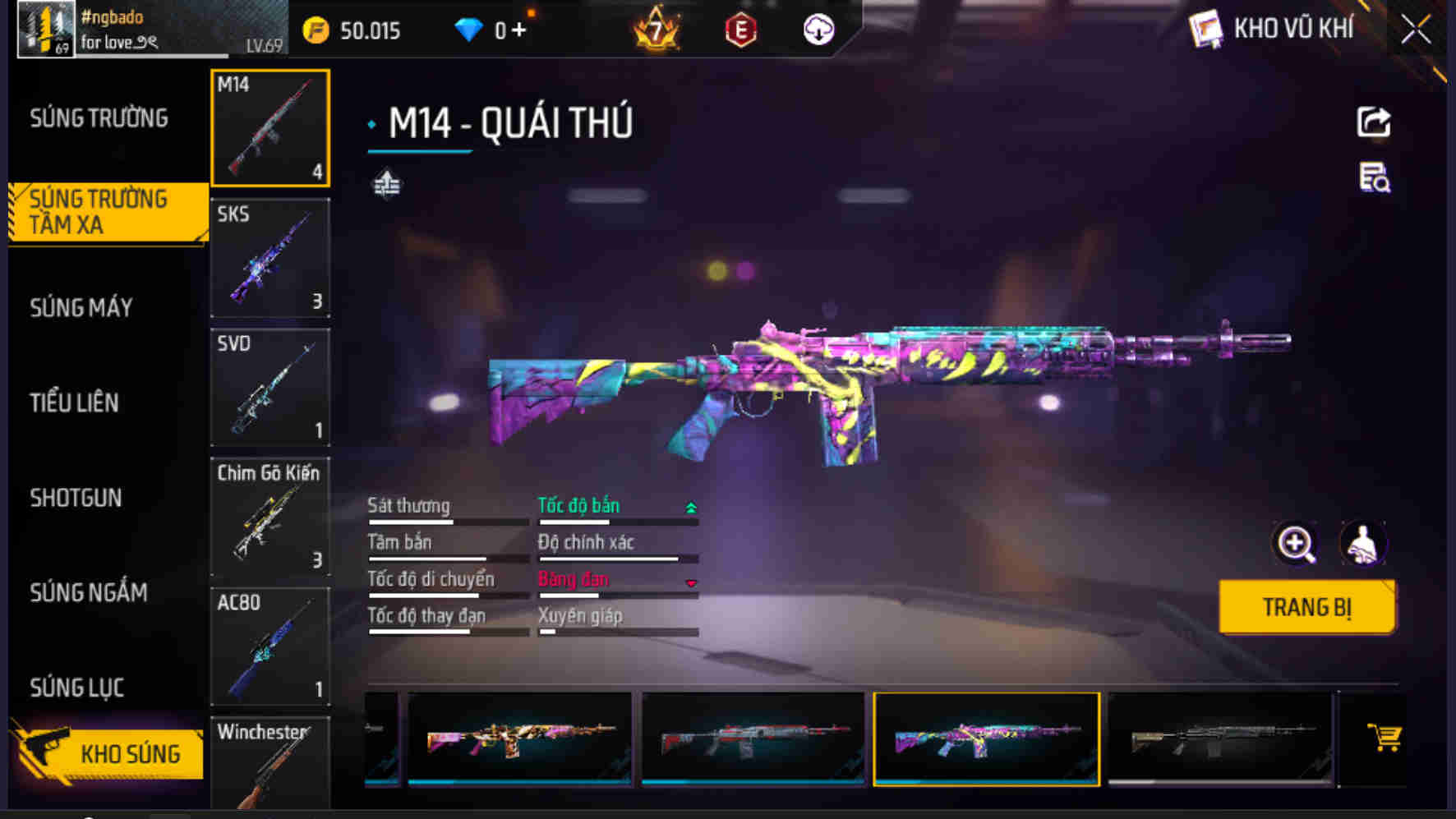Select the red and gray M14 skin
The width and height of the screenshot is (1456, 819).
[x=753, y=738]
